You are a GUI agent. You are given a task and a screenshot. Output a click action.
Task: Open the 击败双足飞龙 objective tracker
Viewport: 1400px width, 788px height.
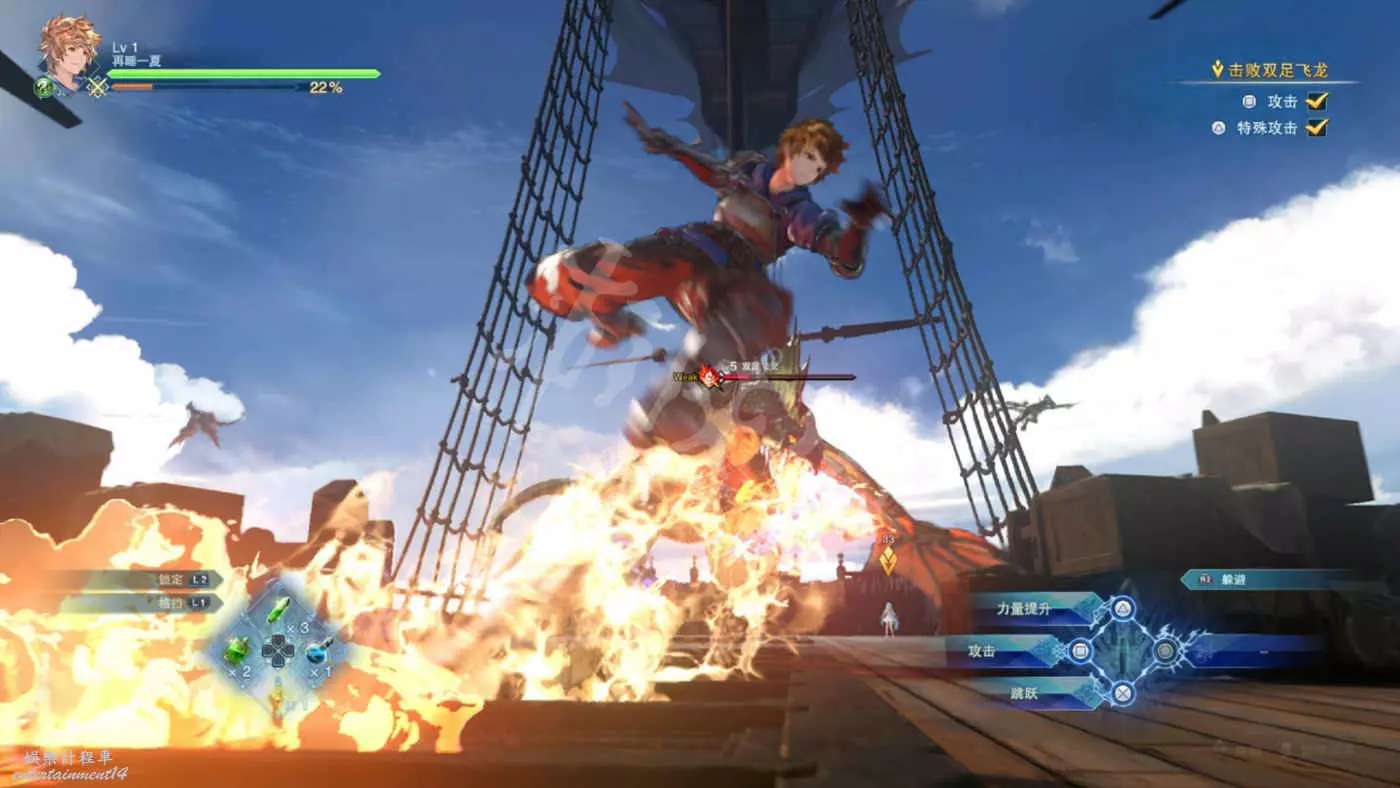[x=1276, y=70]
